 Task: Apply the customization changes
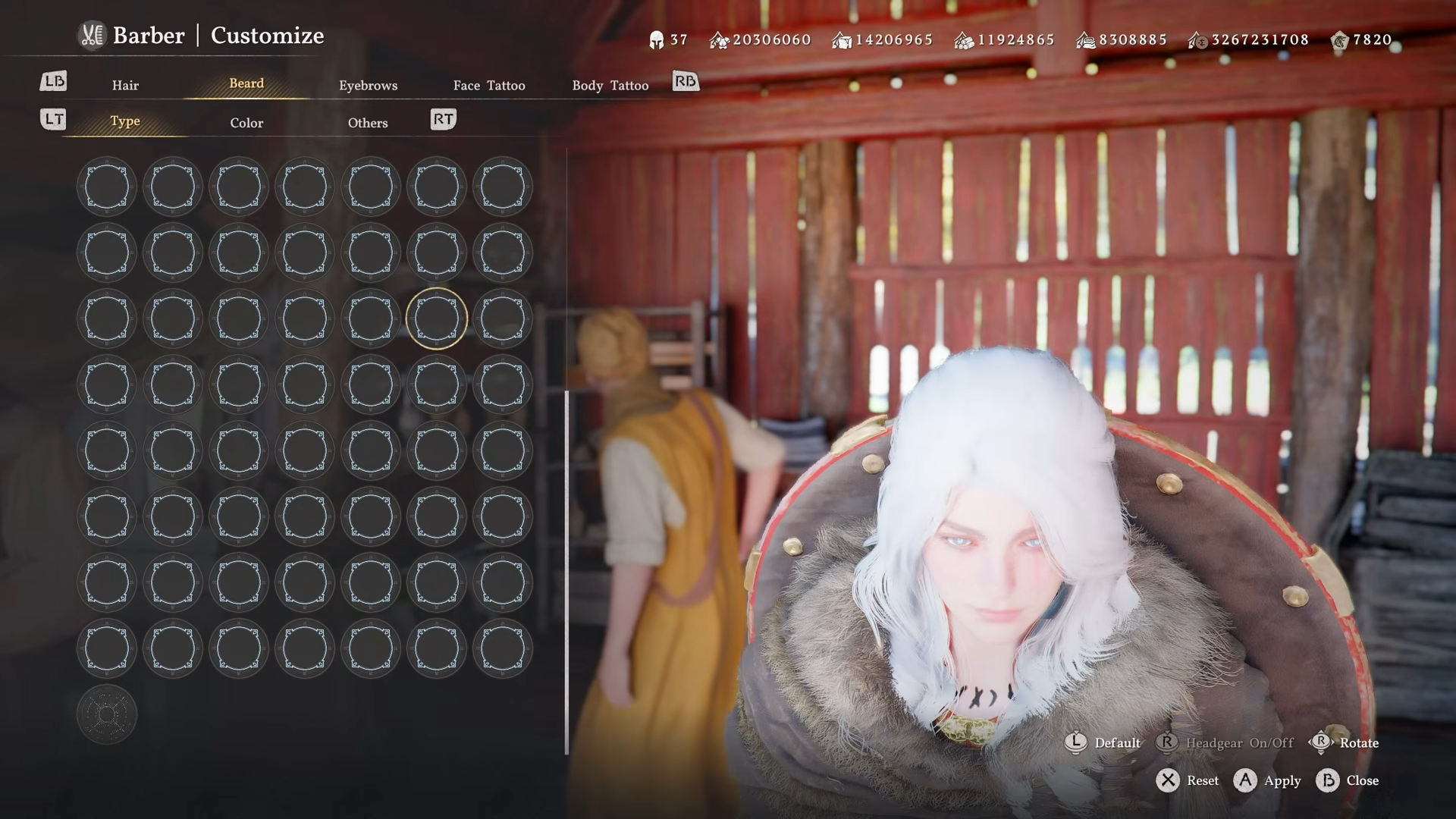coord(1267,780)
